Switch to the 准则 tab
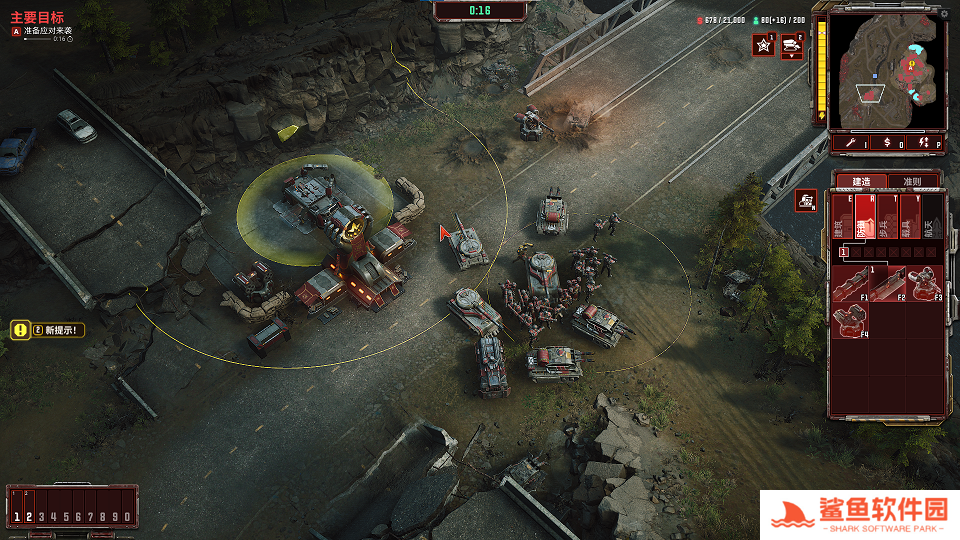The image size is (960, 540). point(912,181)
